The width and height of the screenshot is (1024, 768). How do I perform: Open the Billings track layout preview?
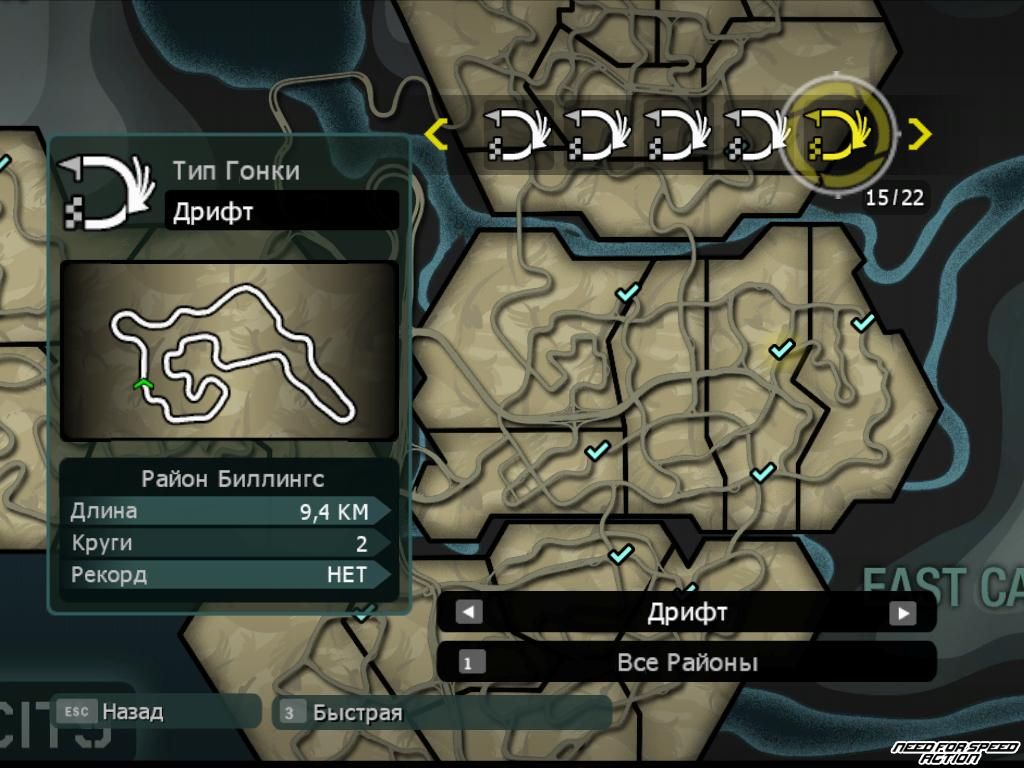point(229,350)
